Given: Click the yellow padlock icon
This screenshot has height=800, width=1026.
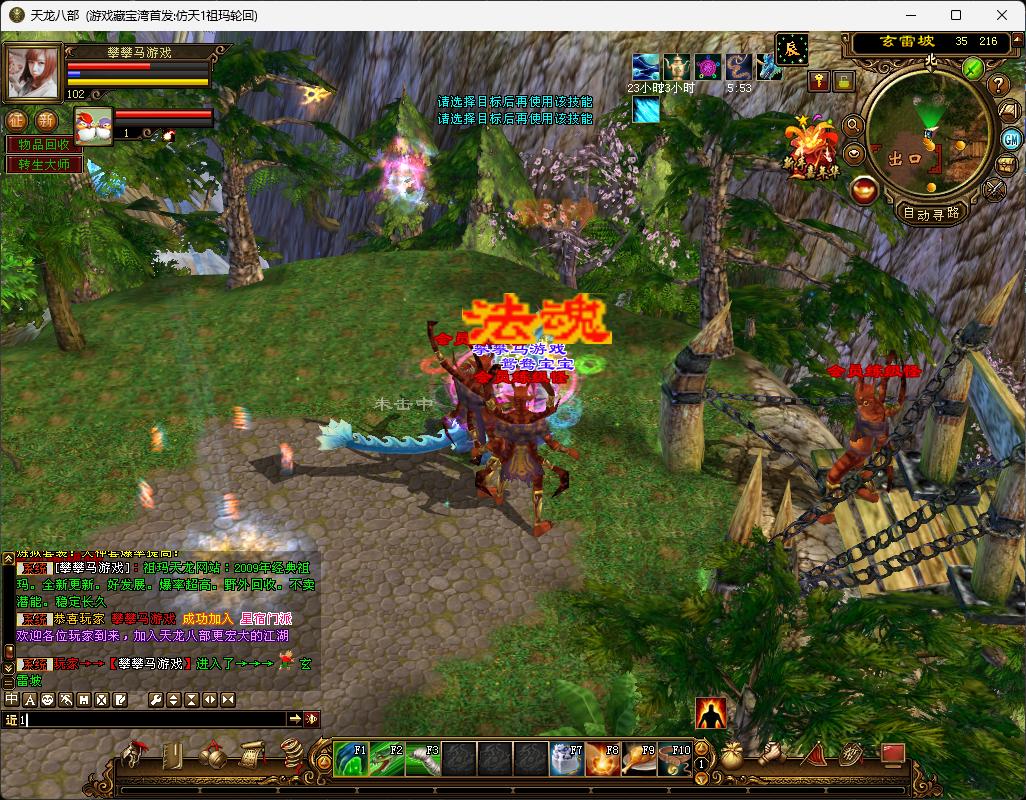Looking at the screenshot, I should tap(844, 82).
